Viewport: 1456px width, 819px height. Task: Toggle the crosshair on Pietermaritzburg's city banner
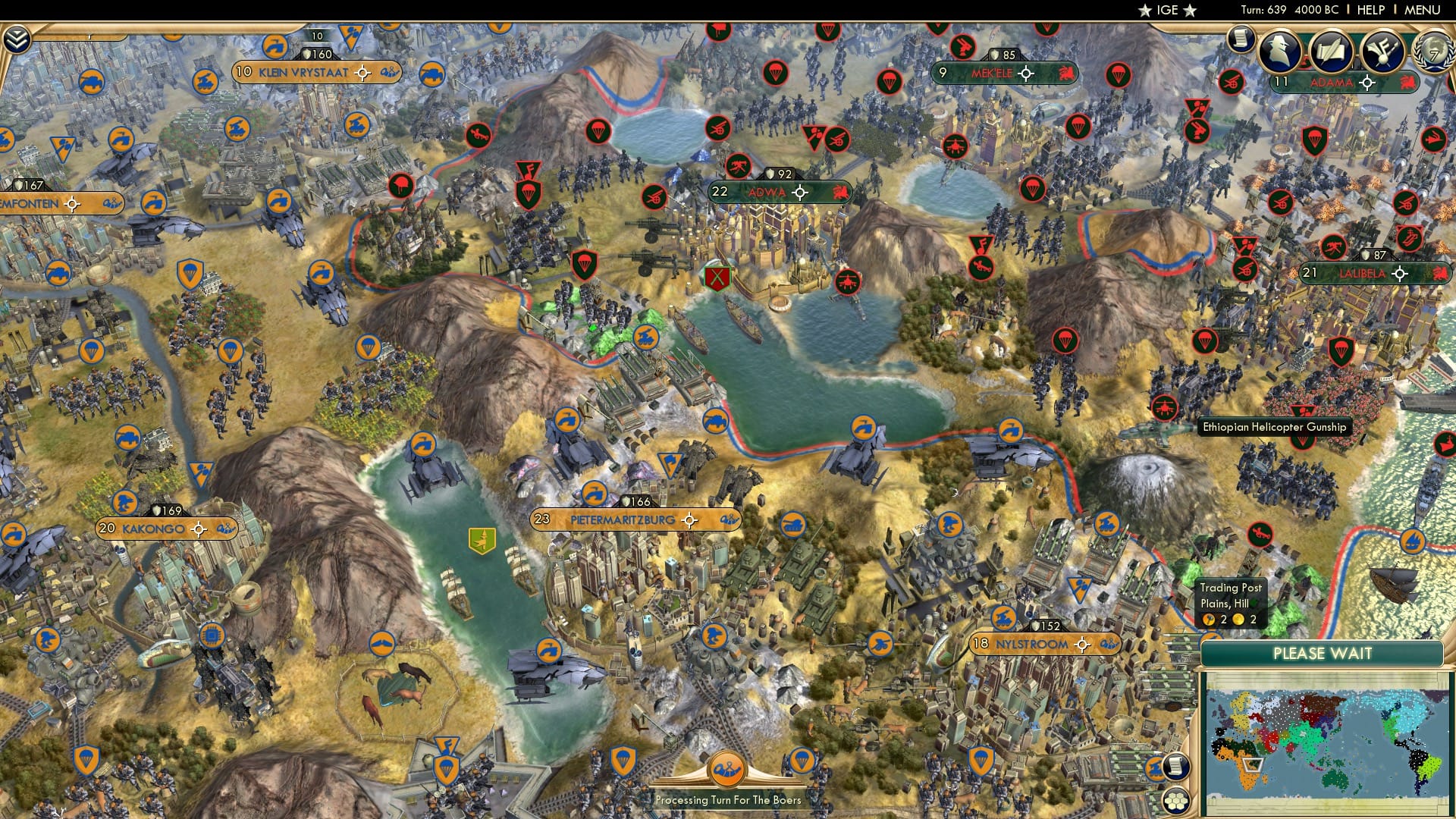[x=689, y=520]
